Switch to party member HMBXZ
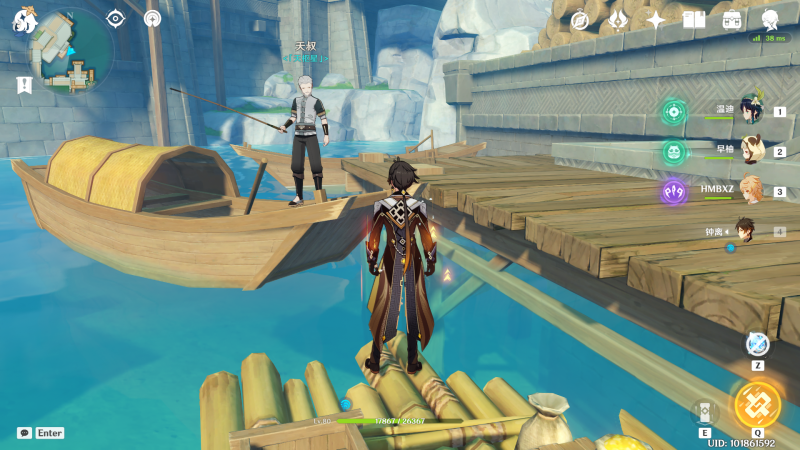The image size is (800, 450). click(x=750, y=191)
